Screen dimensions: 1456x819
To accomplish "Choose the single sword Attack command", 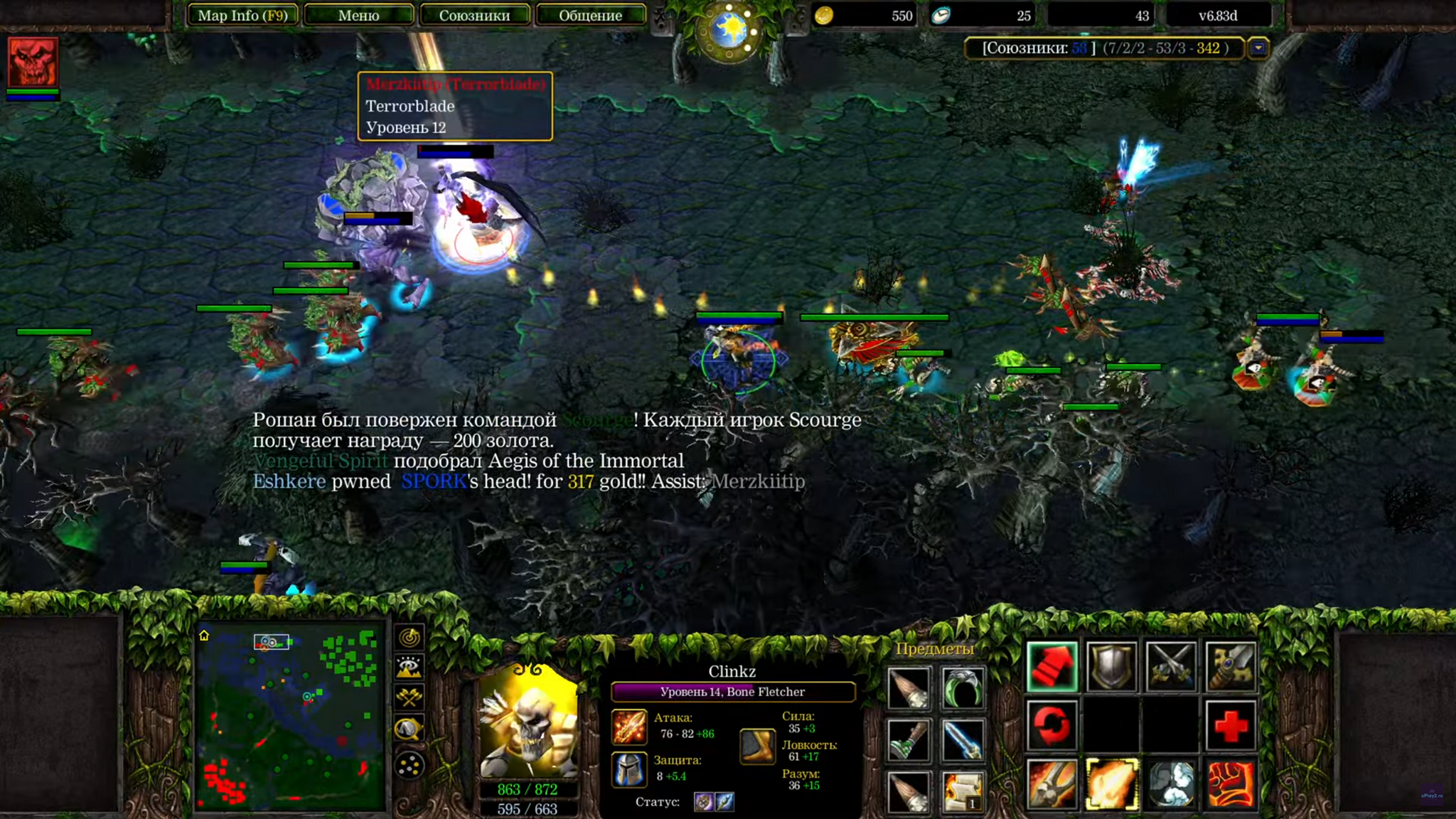I will coord(1231,668).
